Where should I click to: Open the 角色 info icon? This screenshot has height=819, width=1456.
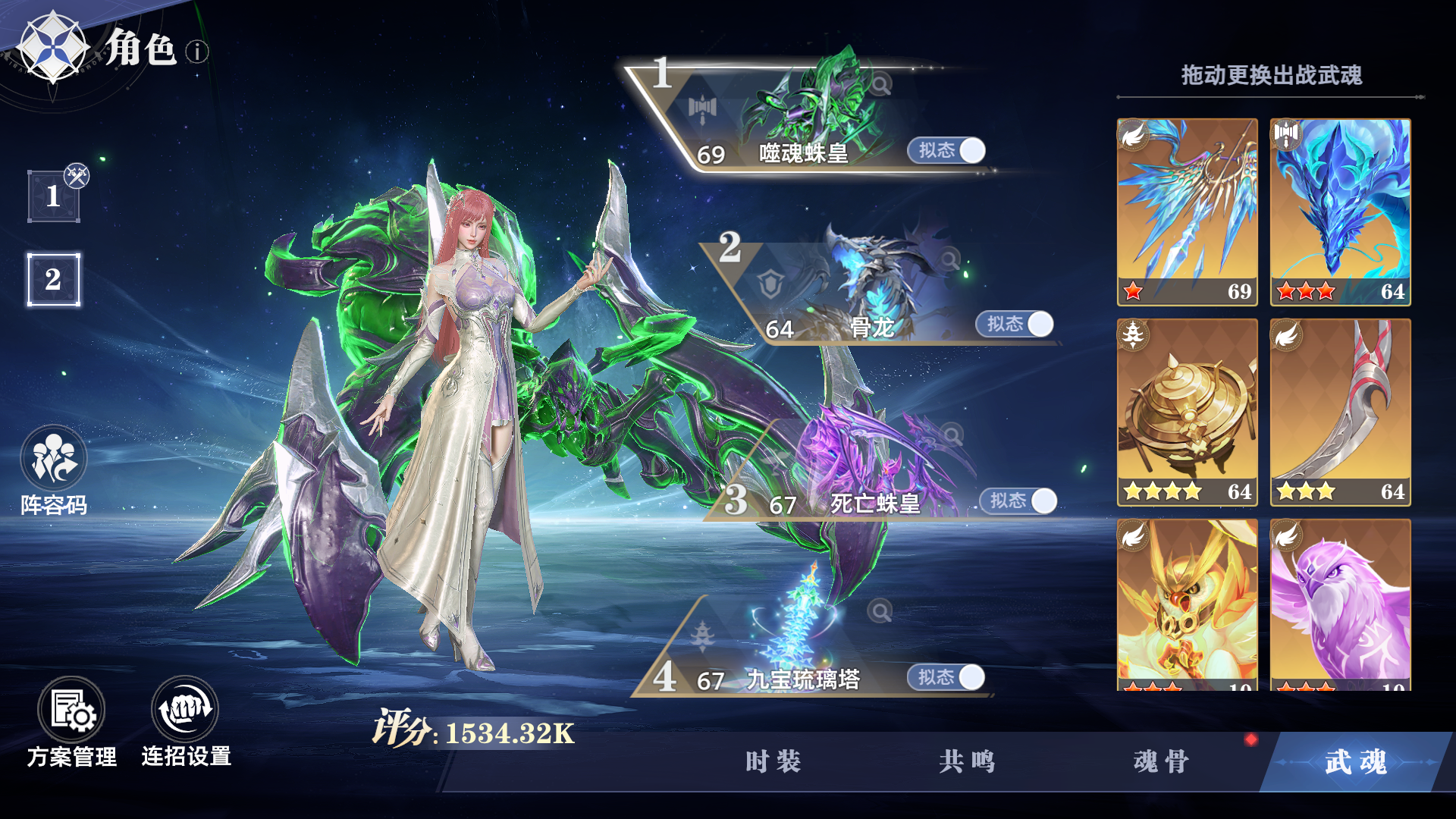pyautogui.click(x=199, y=52)
